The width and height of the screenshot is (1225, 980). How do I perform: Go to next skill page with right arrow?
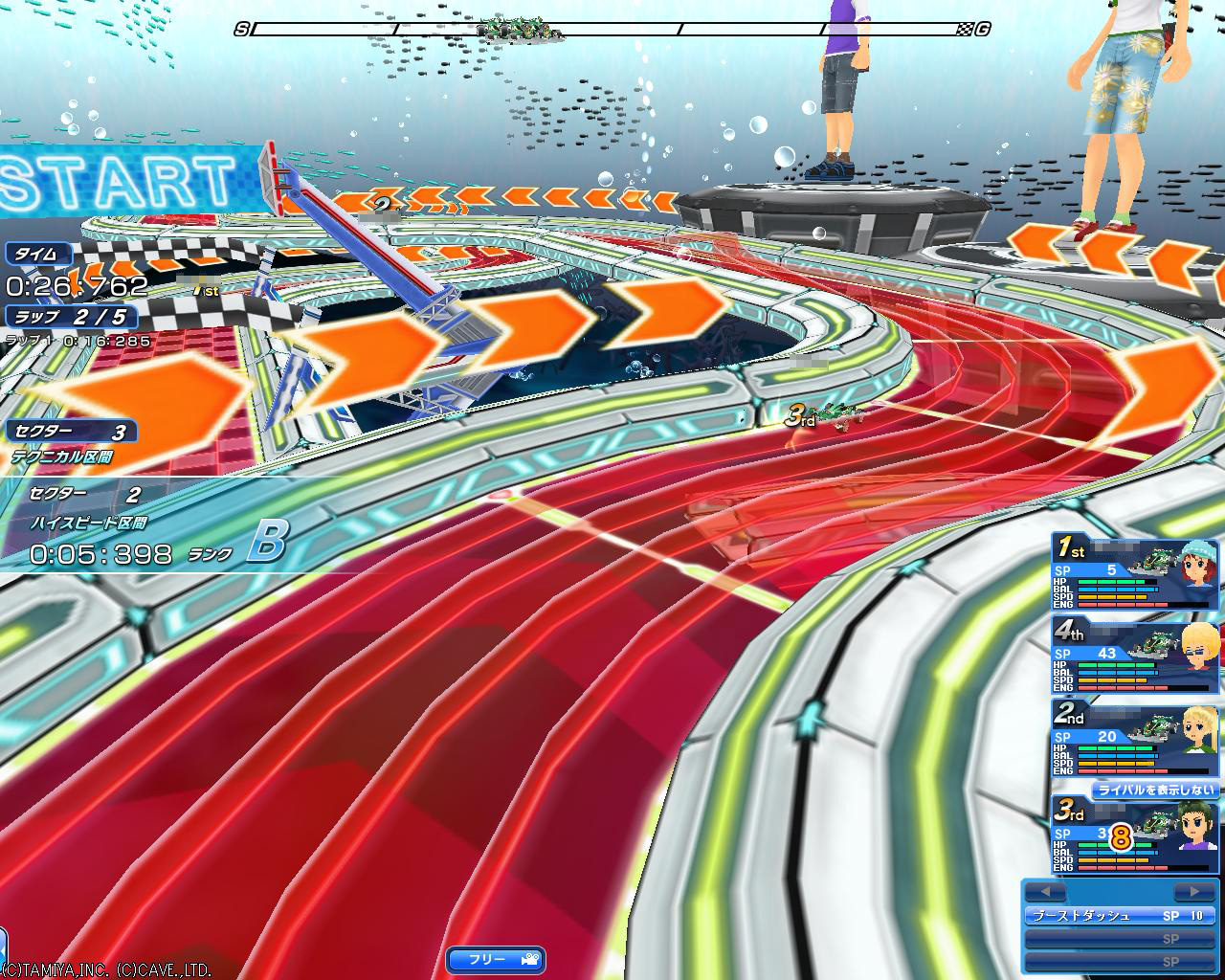(1192, 892)
